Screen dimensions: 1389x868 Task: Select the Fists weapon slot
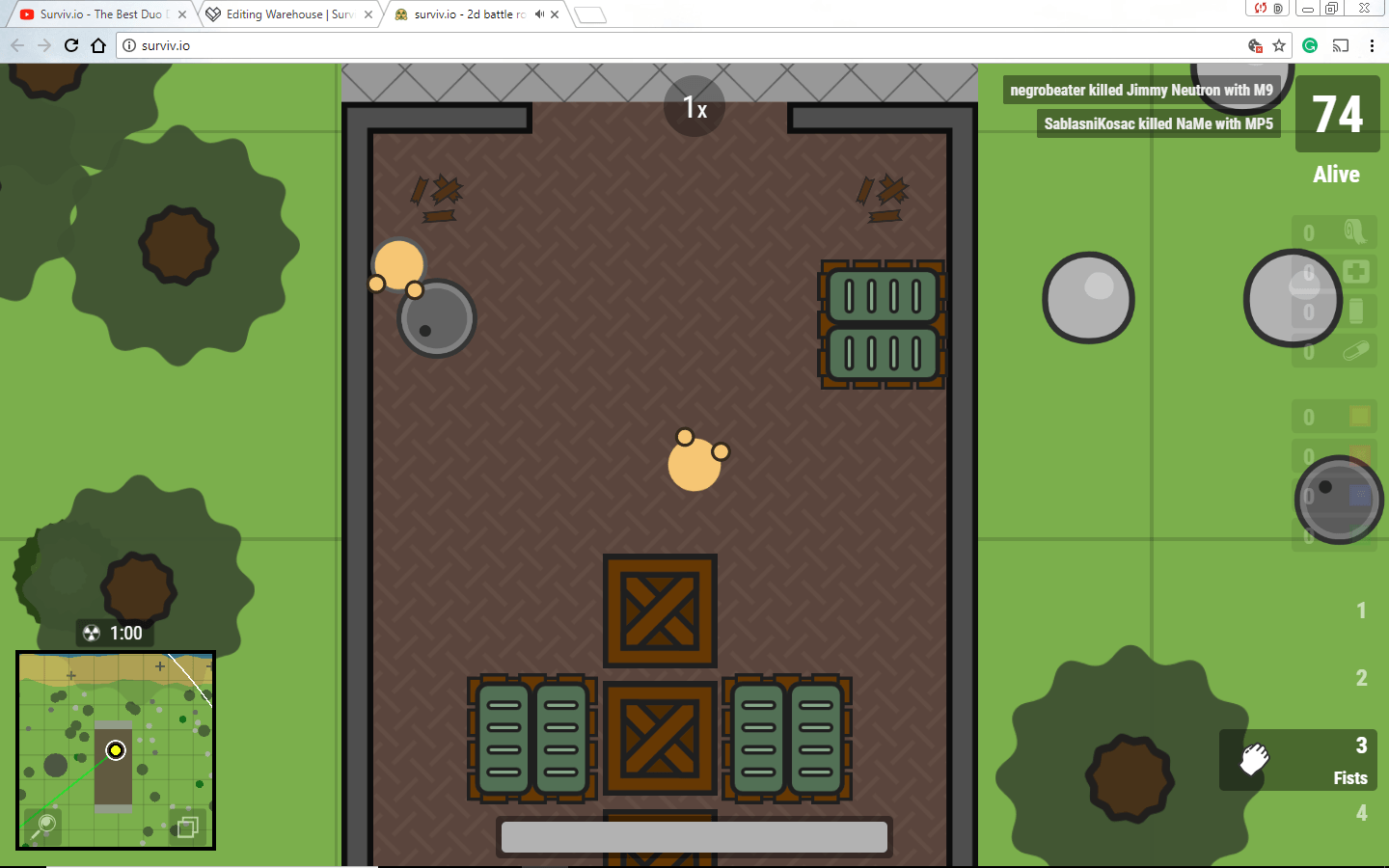click(x=1297, y=761)
